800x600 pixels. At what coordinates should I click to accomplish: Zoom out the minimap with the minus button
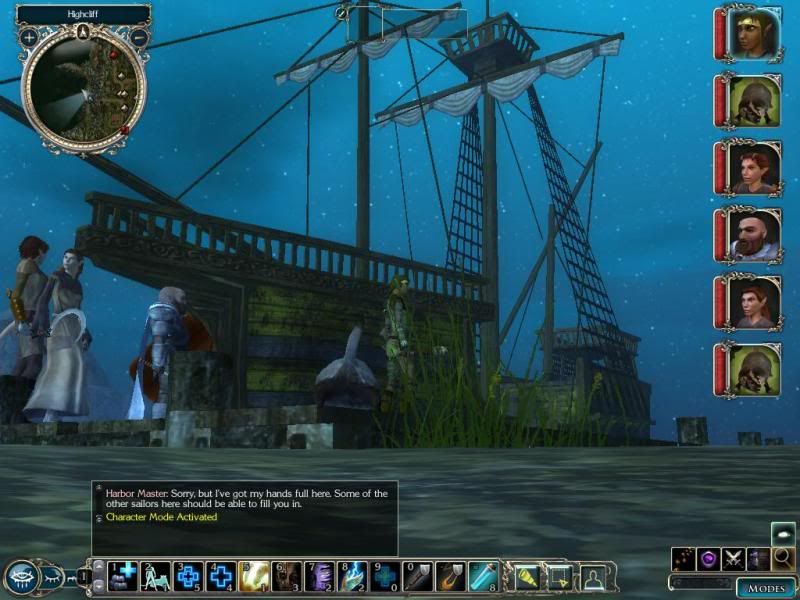[139, 37]
